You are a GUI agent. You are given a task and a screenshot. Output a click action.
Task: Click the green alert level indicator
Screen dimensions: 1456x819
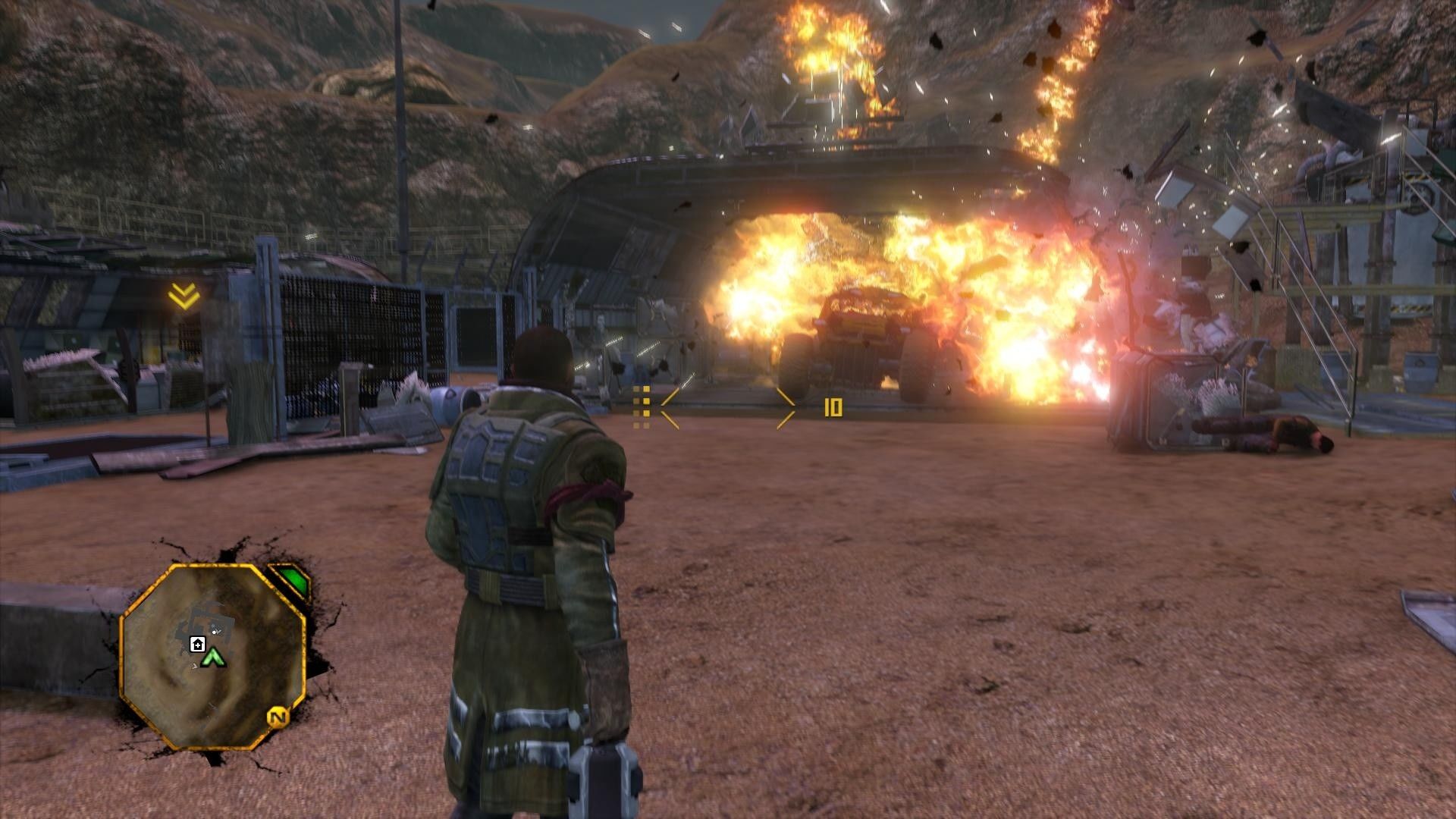tap(291, 582)
